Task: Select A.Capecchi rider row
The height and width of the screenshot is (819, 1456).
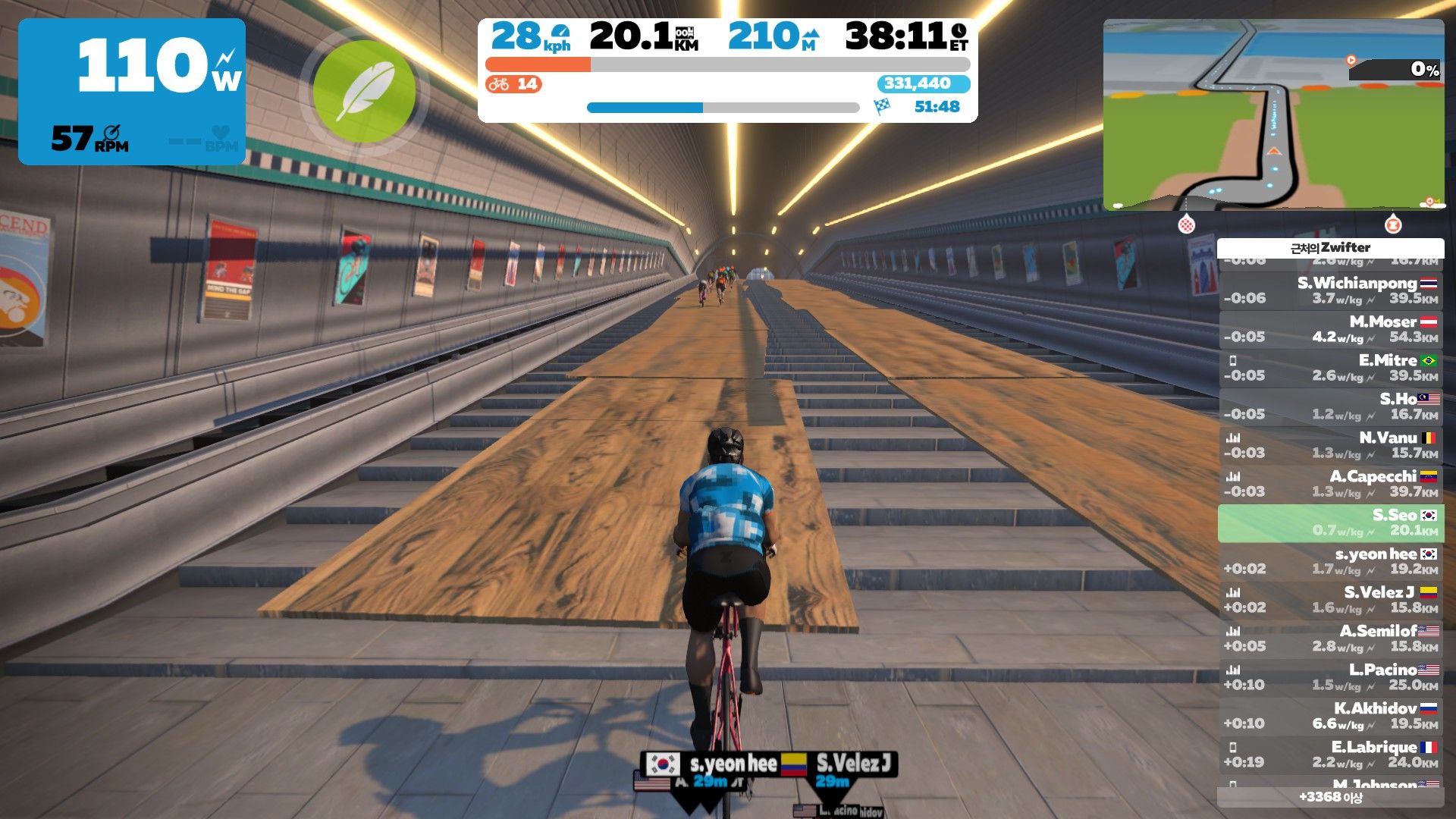Action: (1331, 484)
